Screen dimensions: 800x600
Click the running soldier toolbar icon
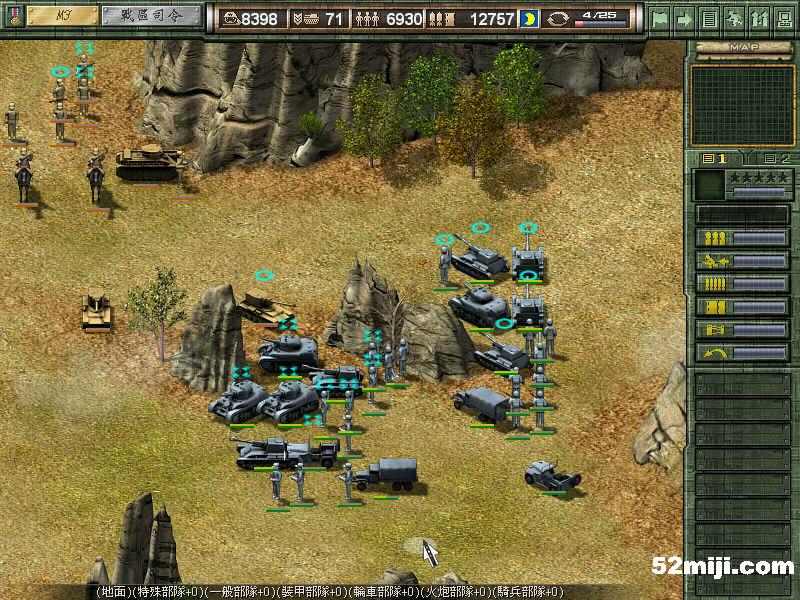(x=734, y=18)
